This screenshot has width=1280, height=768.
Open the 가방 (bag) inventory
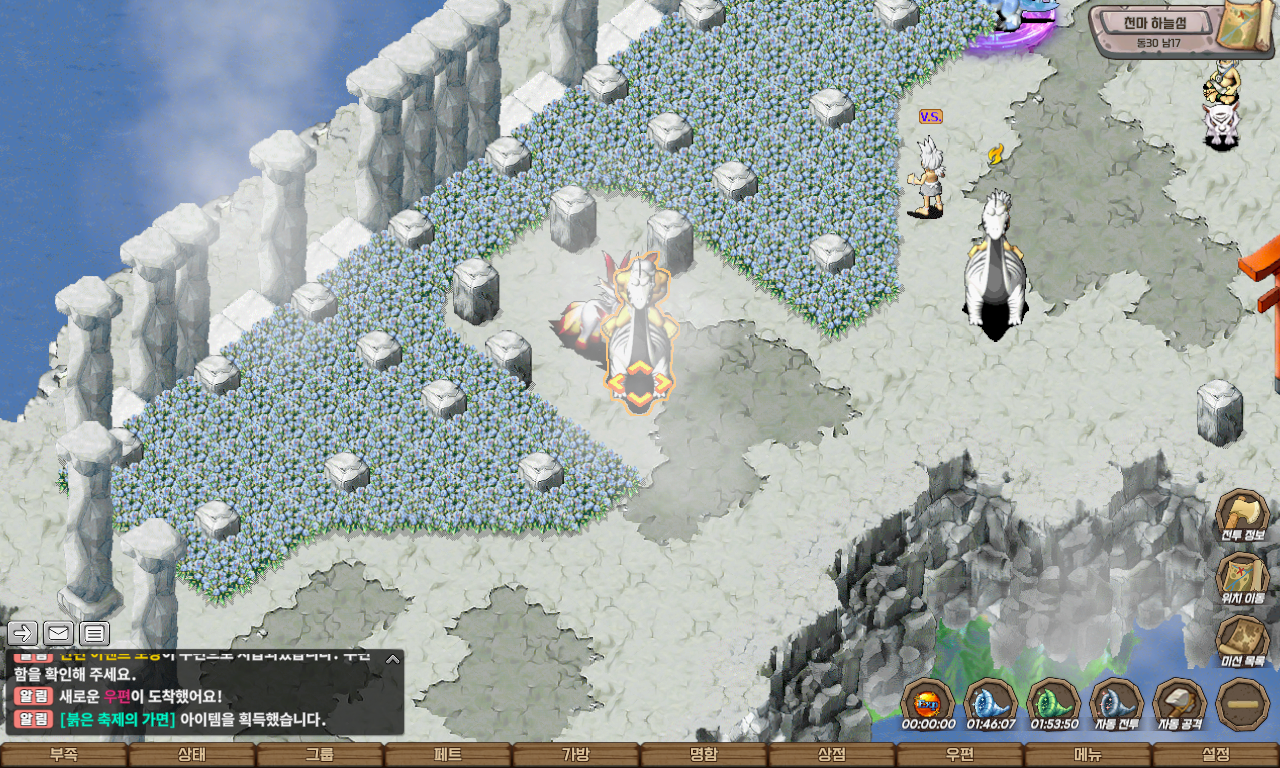576,755
